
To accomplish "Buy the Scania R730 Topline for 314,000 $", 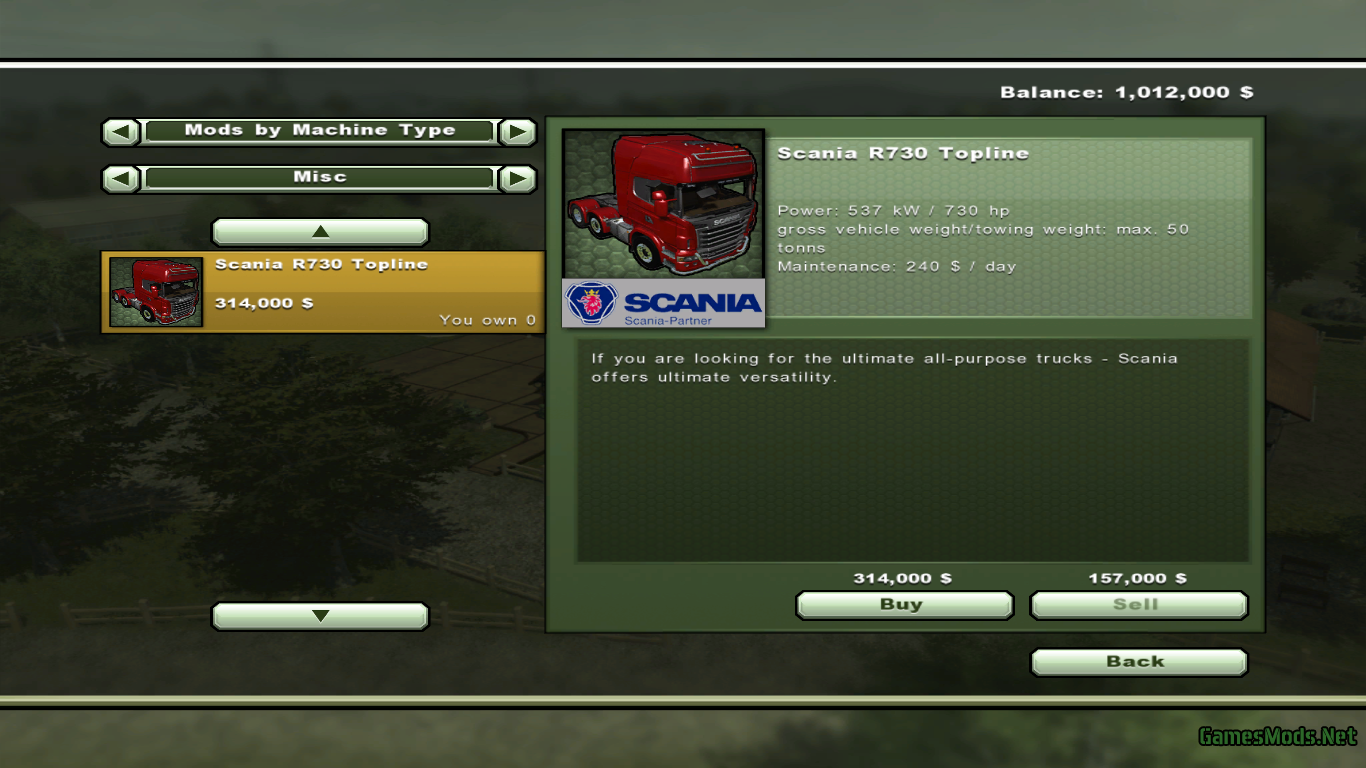I will pyautogui.click(x=903, y=604).
